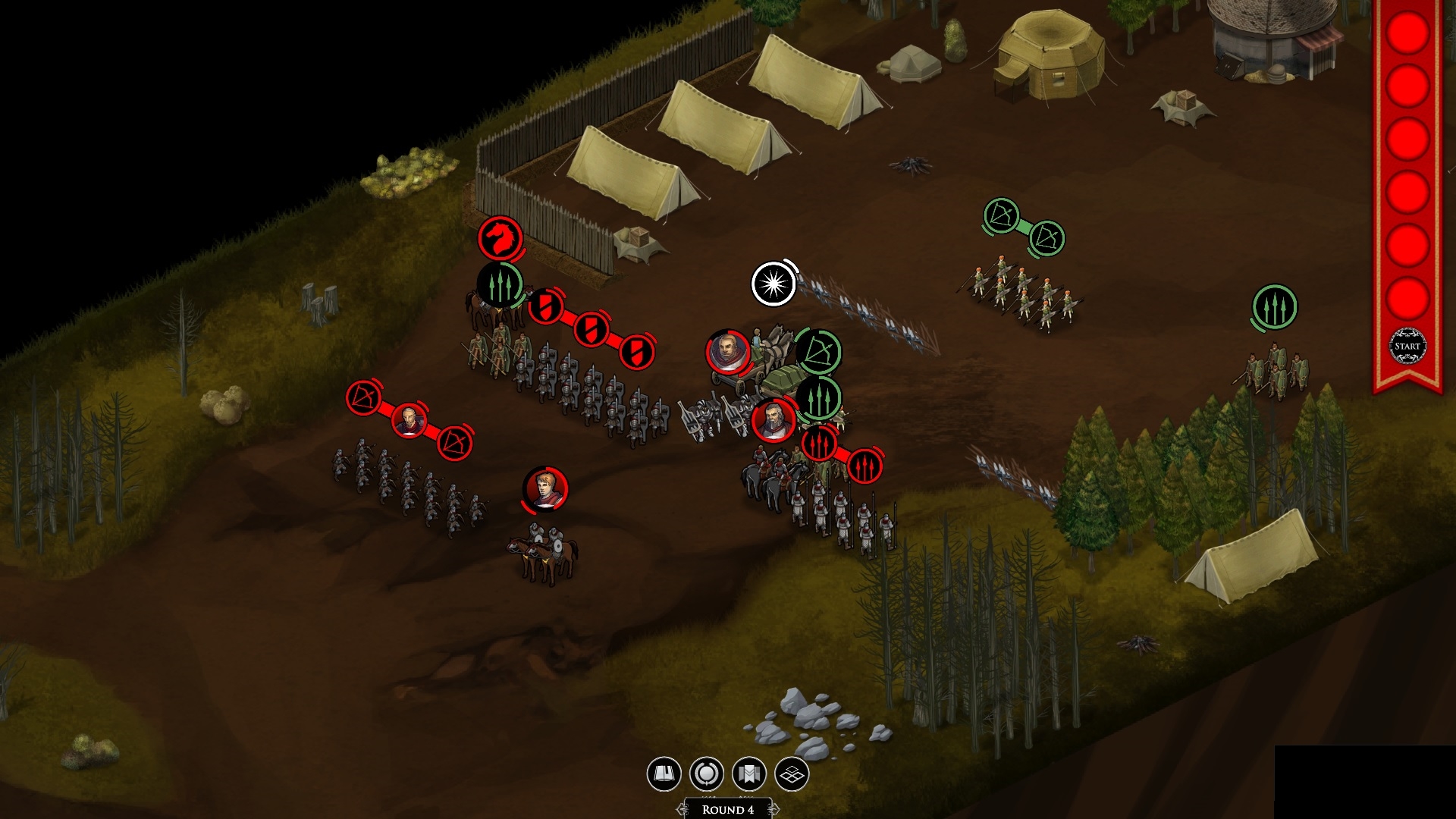Select the white starburst unit marker
The width and height of the screenshot is (1456, 819).
coord(773,284)
